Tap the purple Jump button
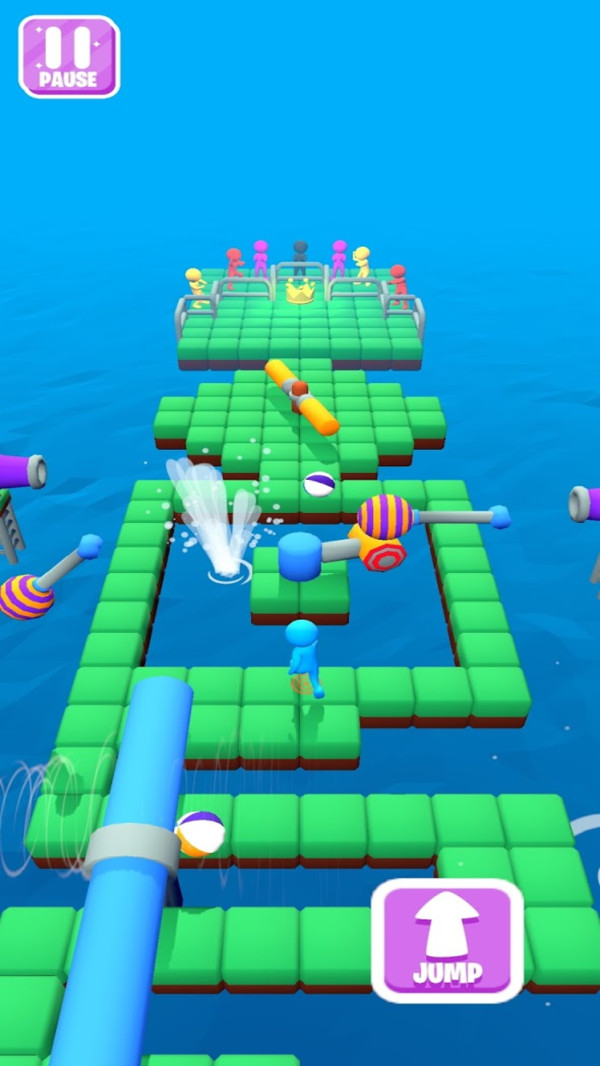Viewport: 600px width, 1066px height. [x=447, y=940]
